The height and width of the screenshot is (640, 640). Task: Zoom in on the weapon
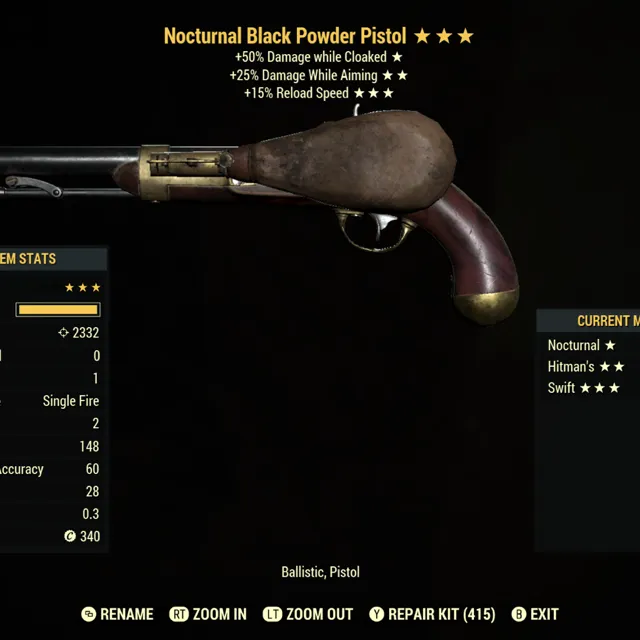pyautogui.click(x=208, y=614)
